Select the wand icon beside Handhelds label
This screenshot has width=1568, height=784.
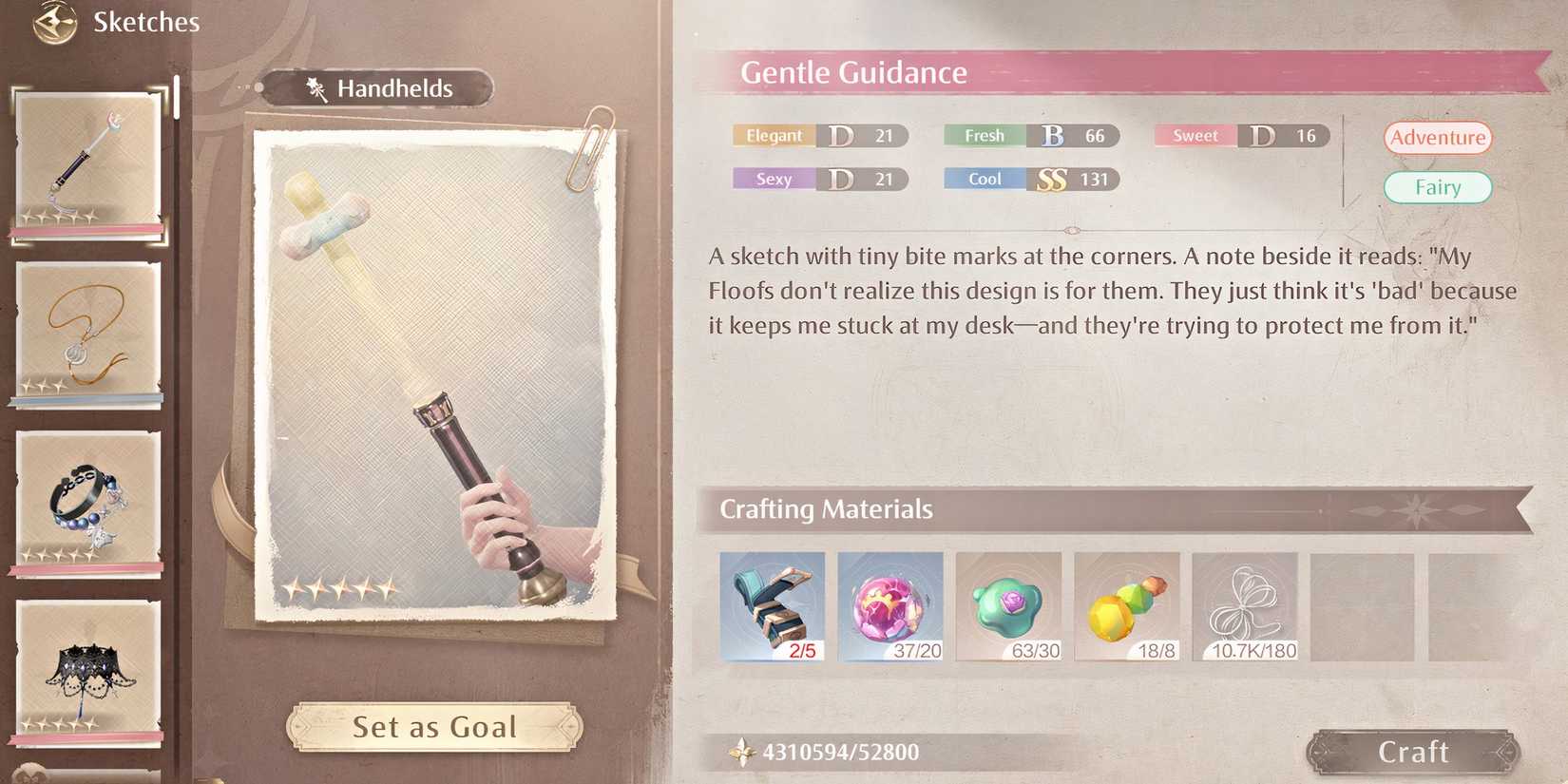[316, 87]
